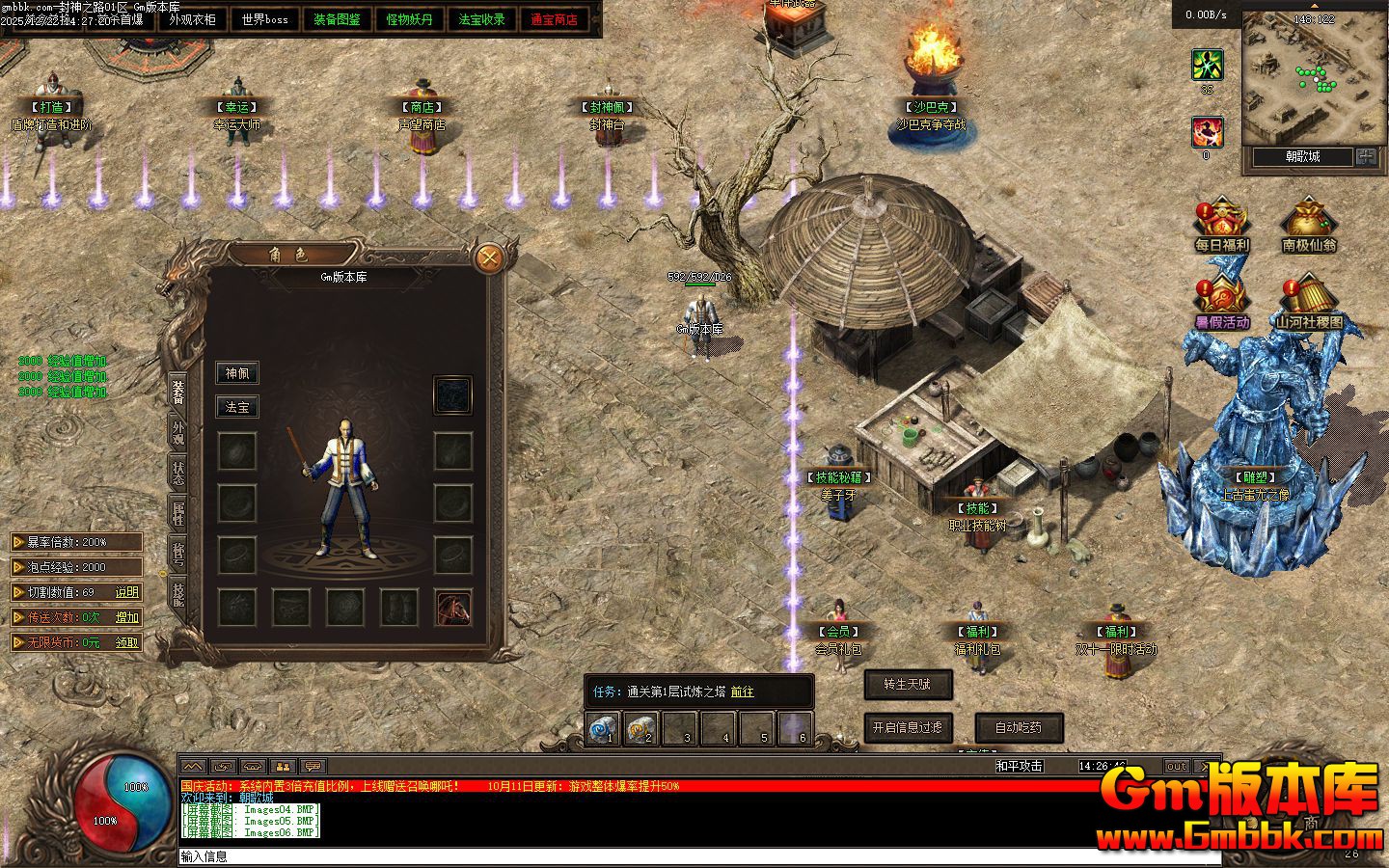Toggle the 自动吃药 auto-potion button

click(x=1019, y=727)
